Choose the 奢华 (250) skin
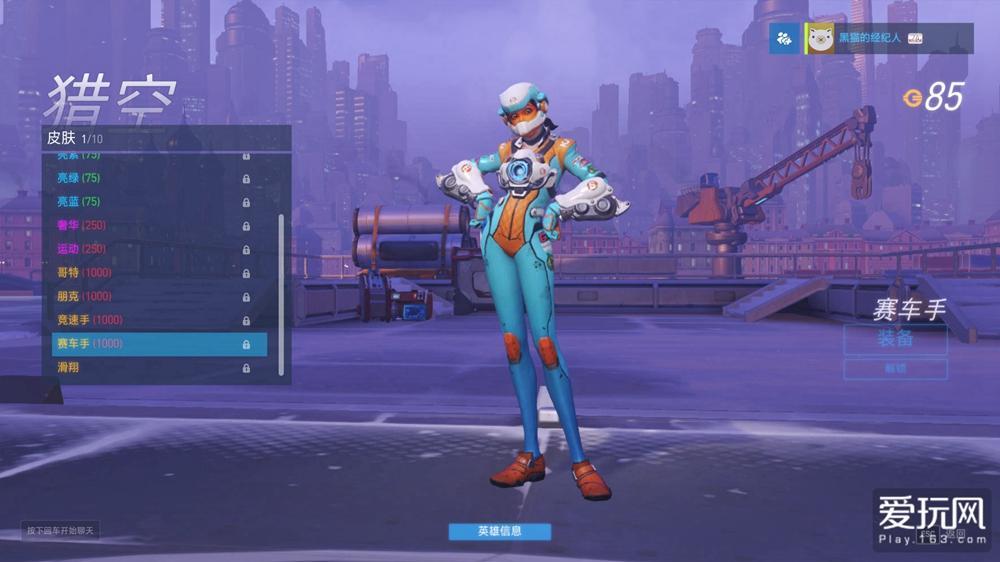This screenshot has height=562, width=1000. [x=150, y=225]
